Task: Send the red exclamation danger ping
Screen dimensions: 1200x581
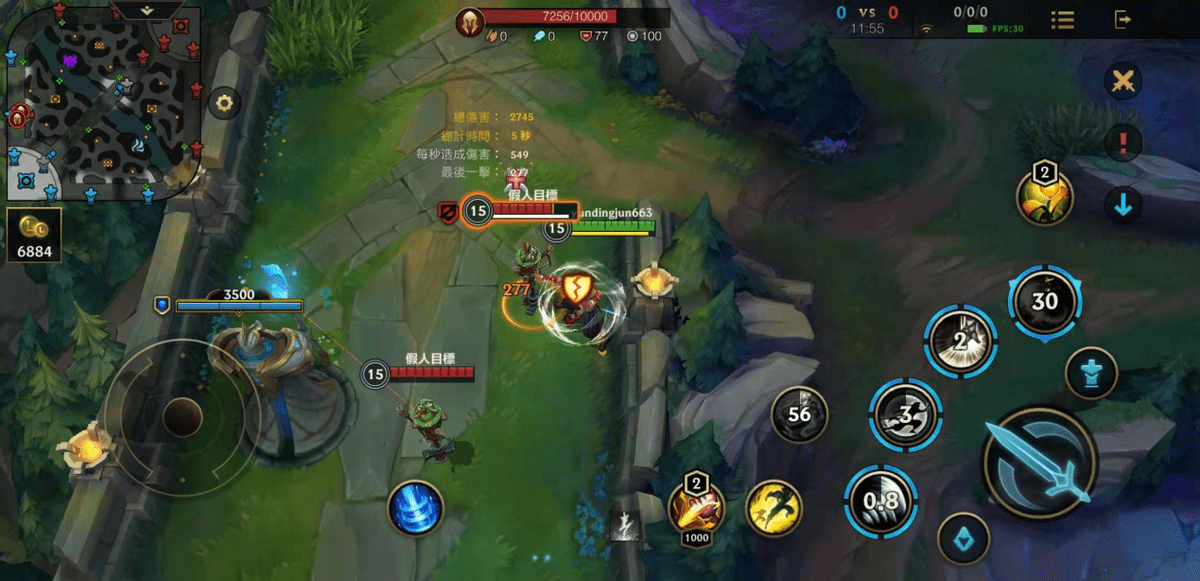Action: pos(1124,143)
